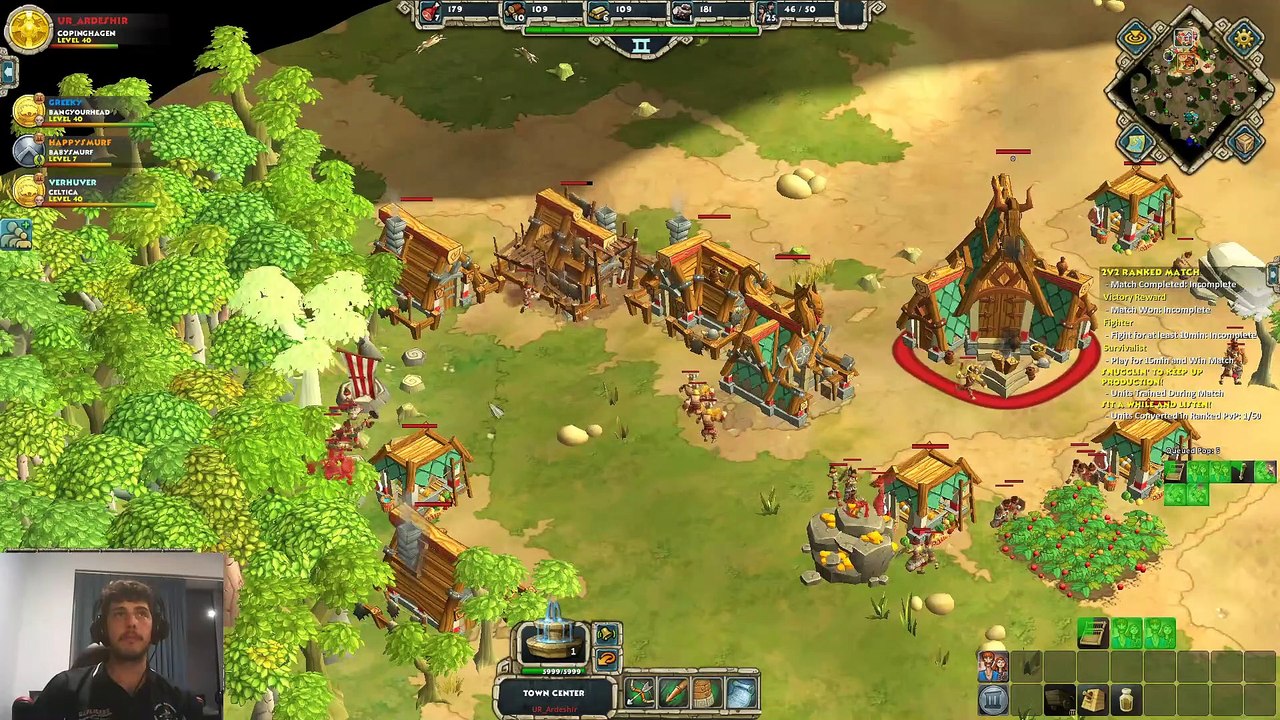Open the crate button beside the minimap
The image size is (1280, 720).
[x=1244, y=145]
